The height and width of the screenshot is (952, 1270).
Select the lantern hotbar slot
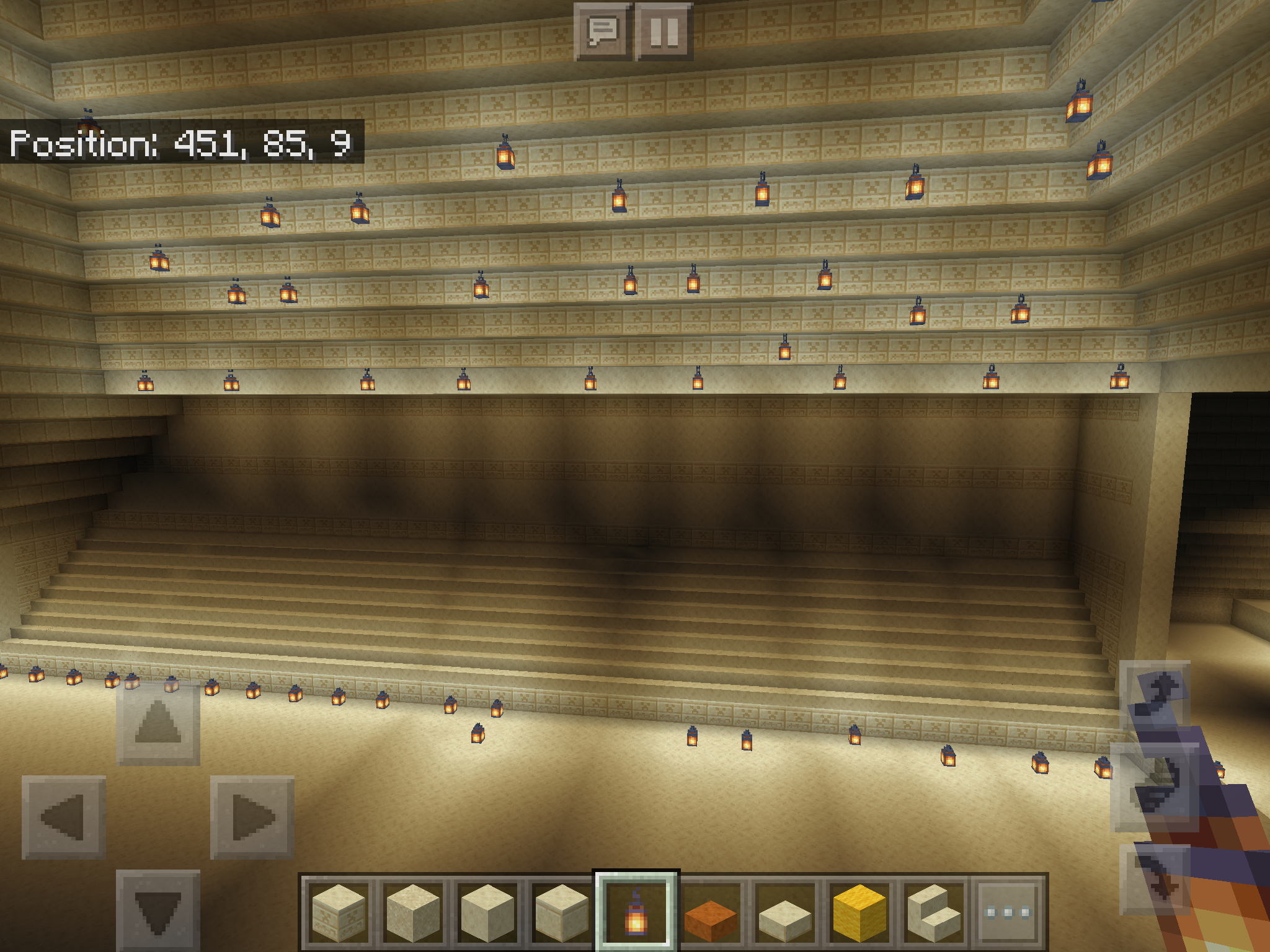click(636, 911)
